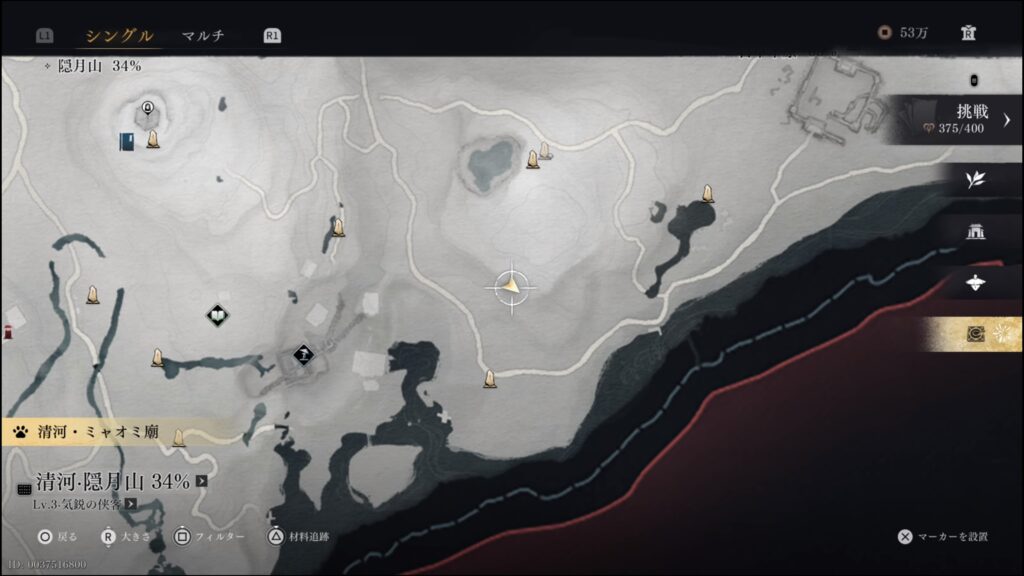Click the black diamond anvil map marker

click(303, 353)
